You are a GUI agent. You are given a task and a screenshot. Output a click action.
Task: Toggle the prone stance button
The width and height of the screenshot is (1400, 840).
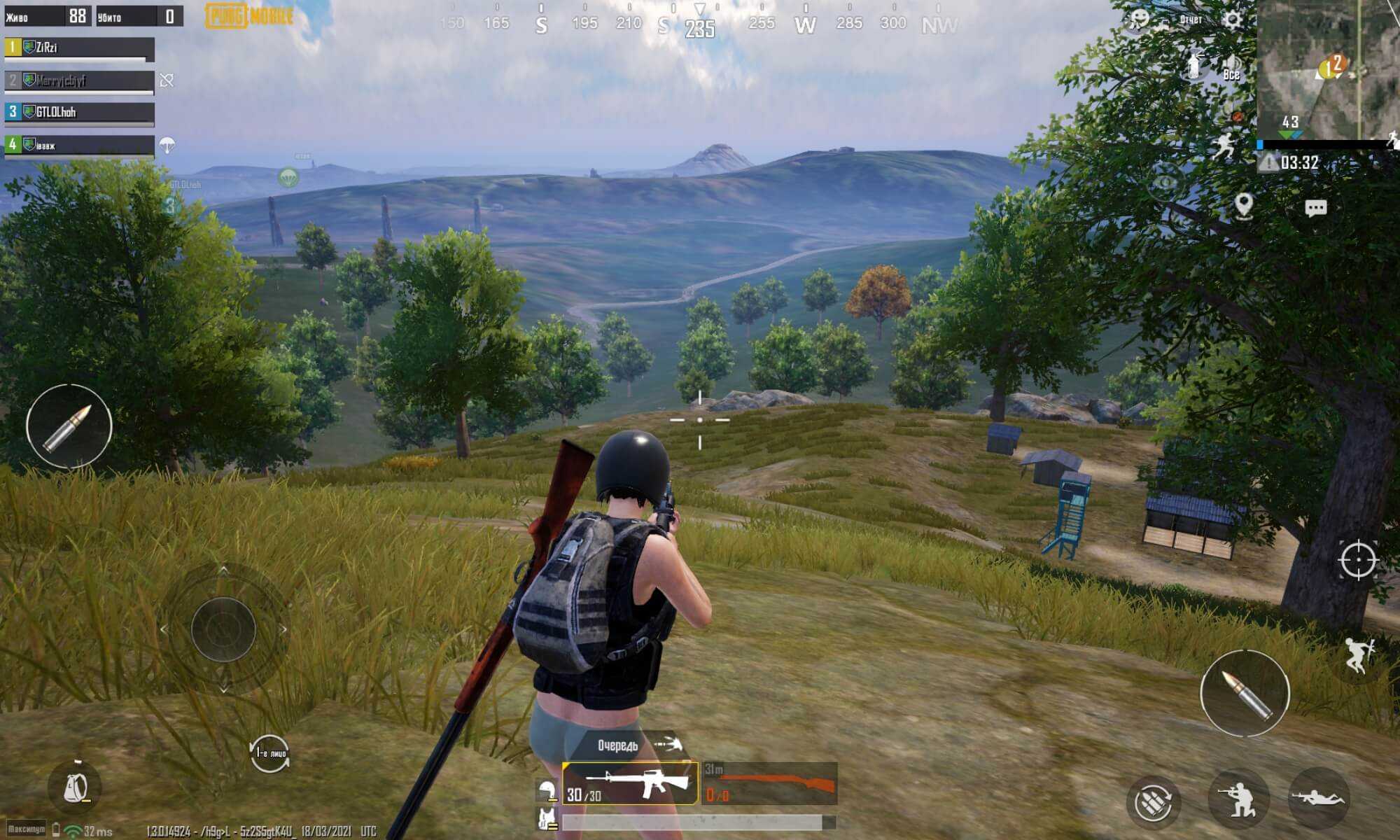(x=1318, y=798)
